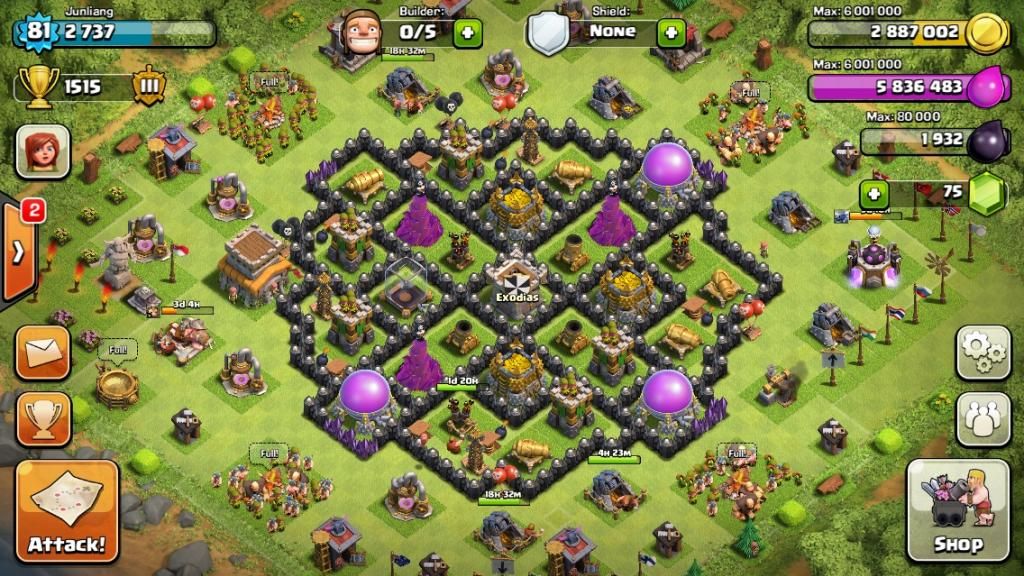Image resolution: width=1024 pixels, height=576 pixels.
Task: Open the trophy achievements button
Action: point(43,419)
